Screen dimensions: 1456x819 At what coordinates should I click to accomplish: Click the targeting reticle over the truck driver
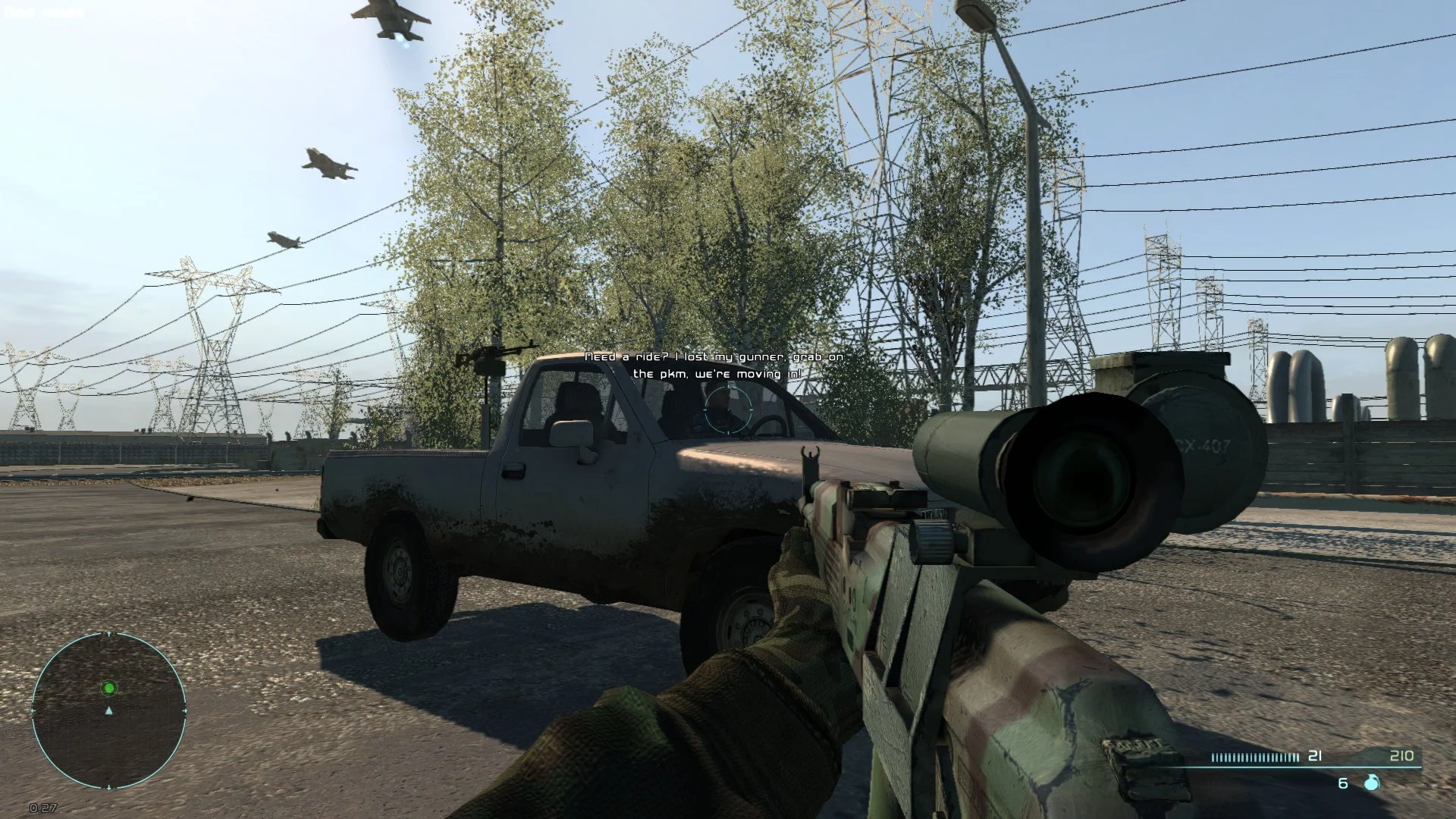730,409
